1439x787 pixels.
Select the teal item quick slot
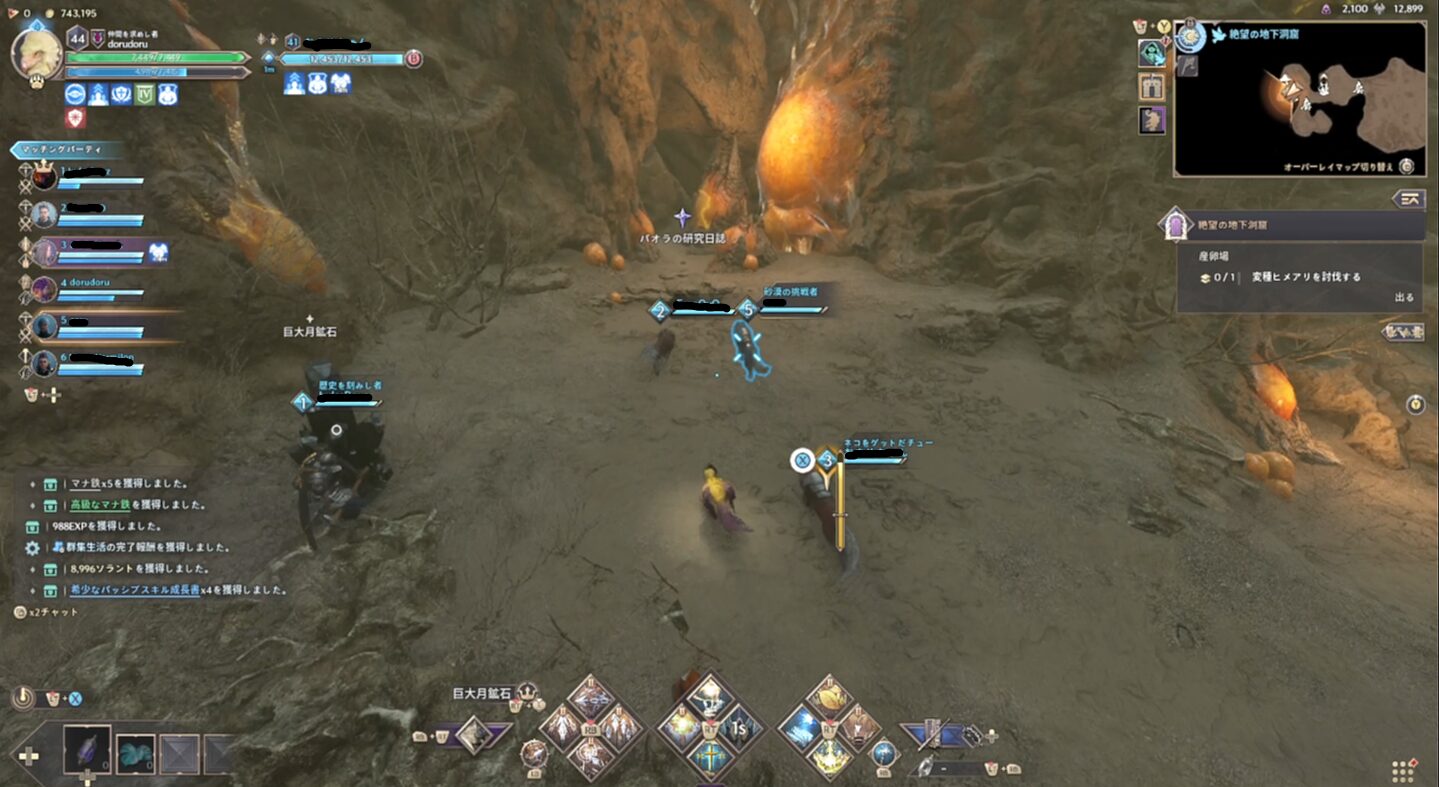(x=135, y=753)
